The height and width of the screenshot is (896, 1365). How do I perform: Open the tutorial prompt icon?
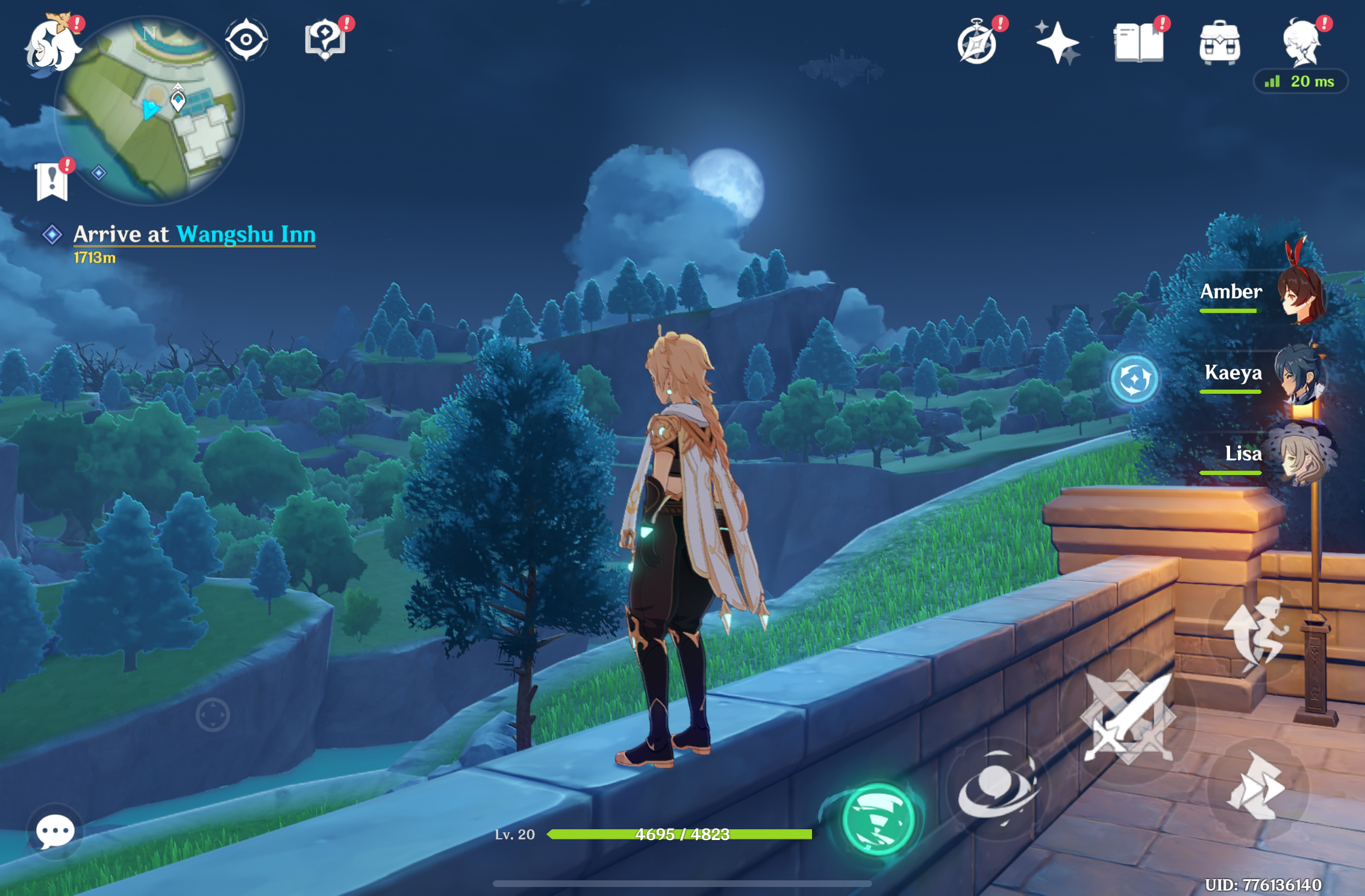(x=325, y=39)
